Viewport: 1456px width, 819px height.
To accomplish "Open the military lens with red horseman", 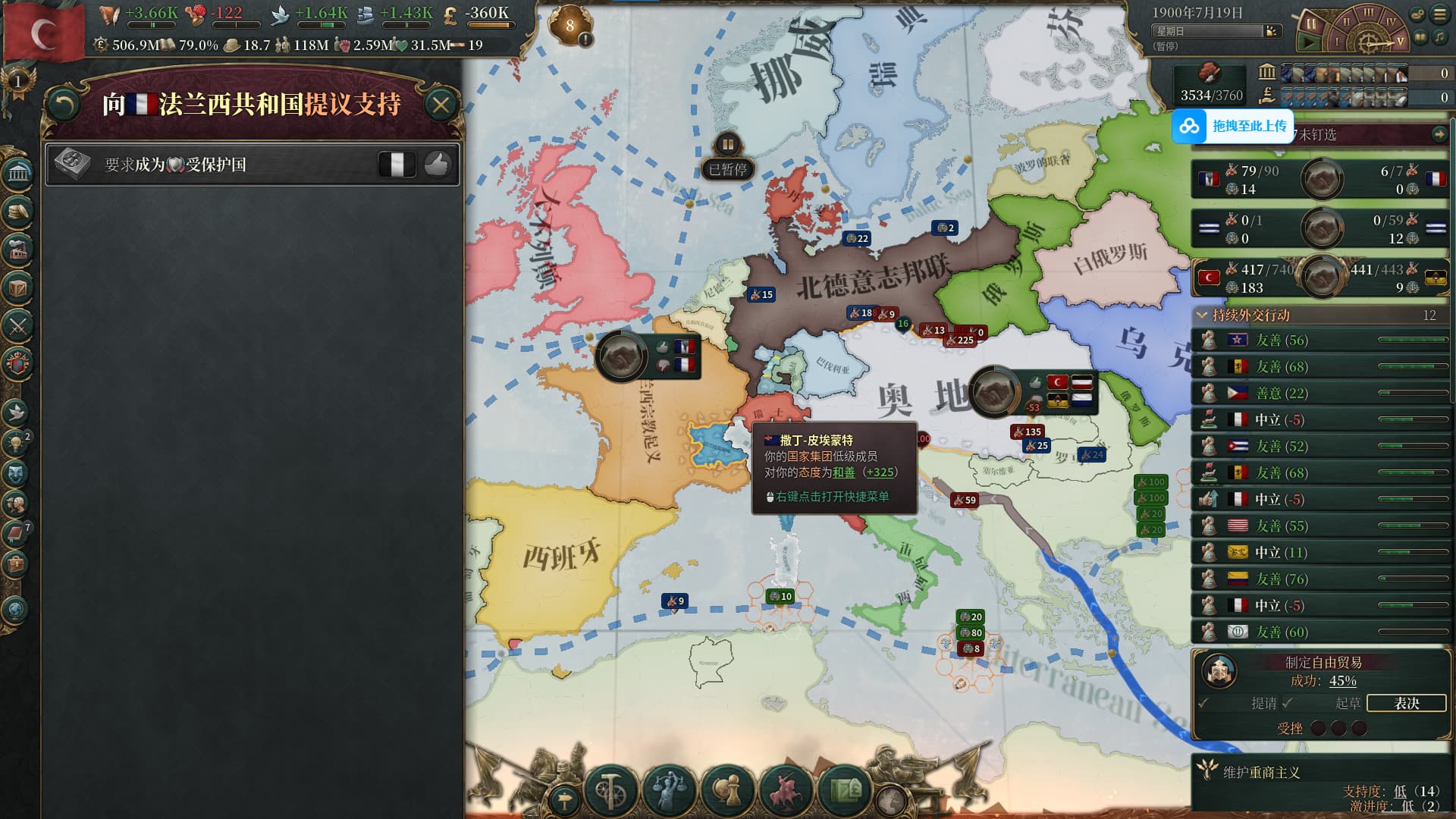I will (x=786, y=789).
